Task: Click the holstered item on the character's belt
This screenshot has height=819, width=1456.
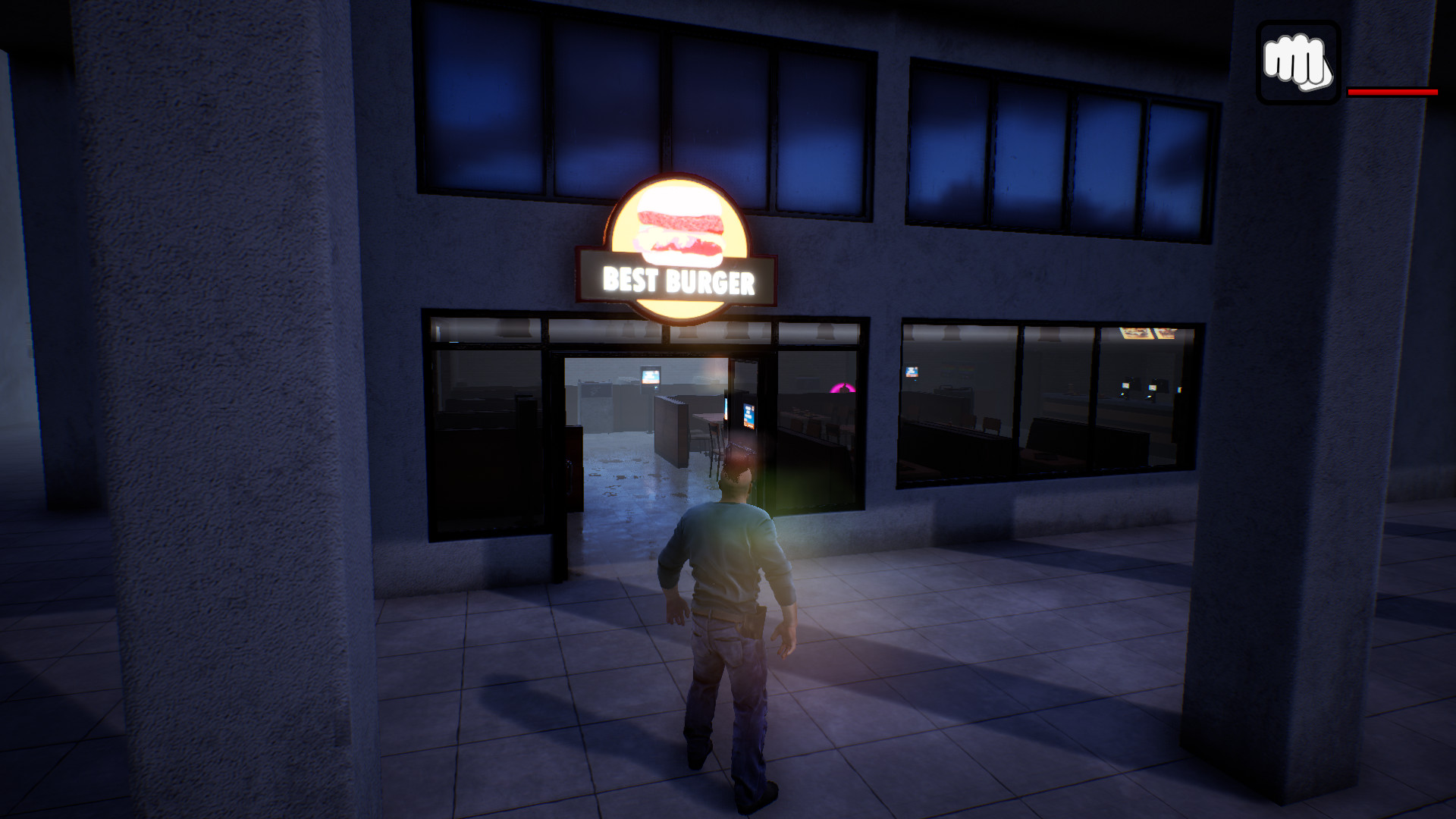Action: coord(753,622)
